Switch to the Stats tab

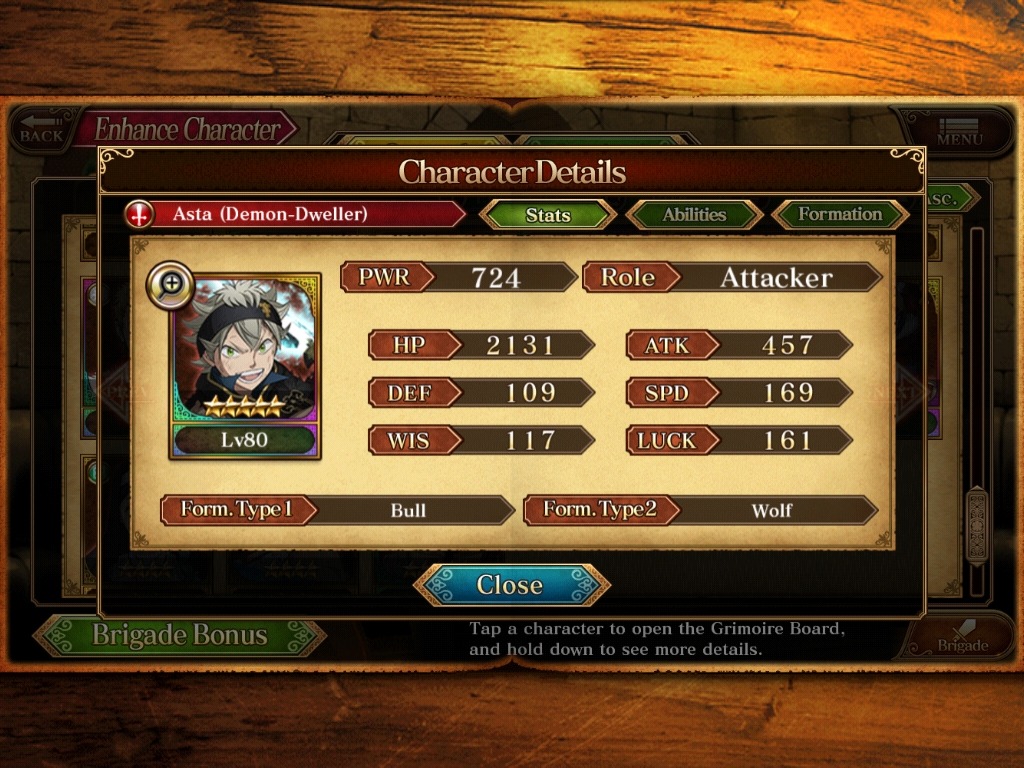click(547, 215)
